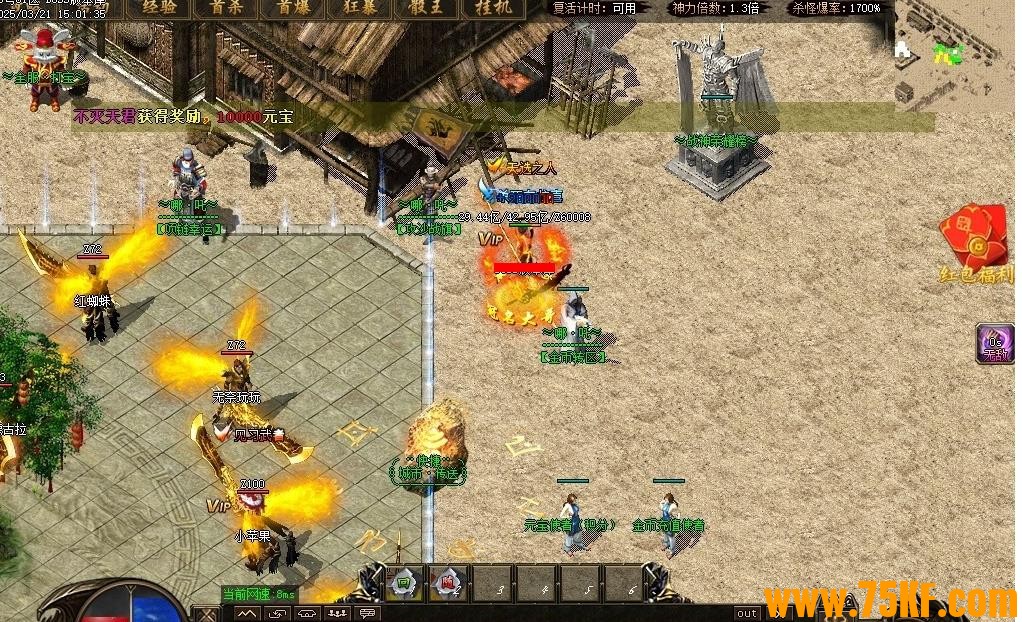Viewport: 1022px width, 622px height.
Task: Open the chat bubble button on bottom bar
Action: pyautogui.click(x=369, y=613)
